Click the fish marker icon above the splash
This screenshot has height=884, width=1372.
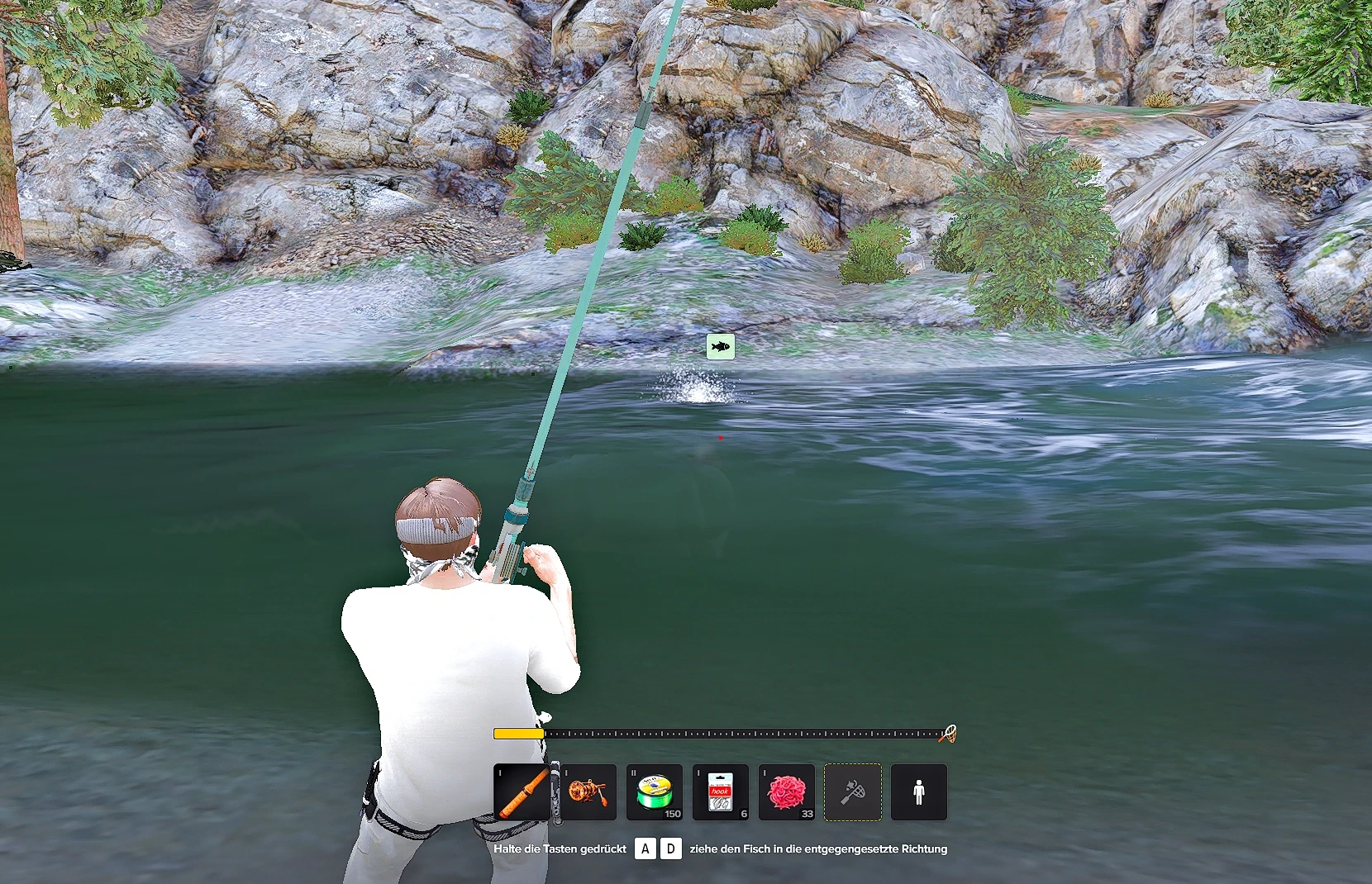coord(721,346)
